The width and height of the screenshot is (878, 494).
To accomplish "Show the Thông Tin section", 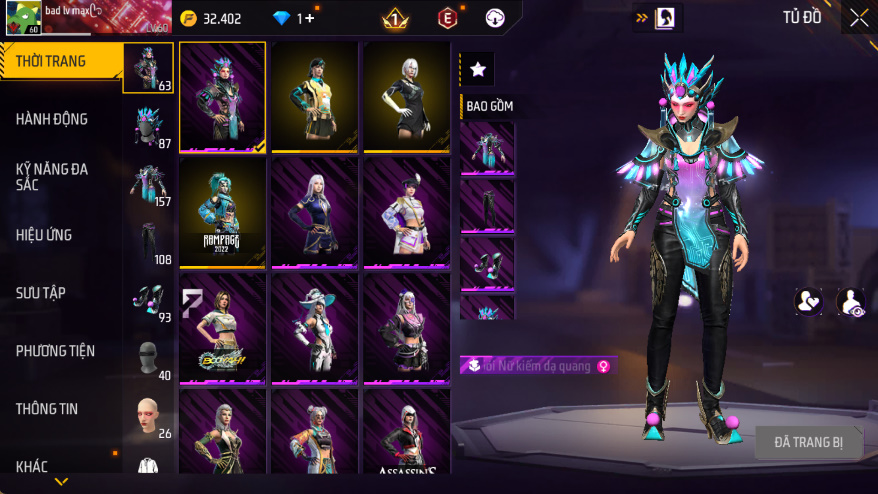I will [47, 409].
